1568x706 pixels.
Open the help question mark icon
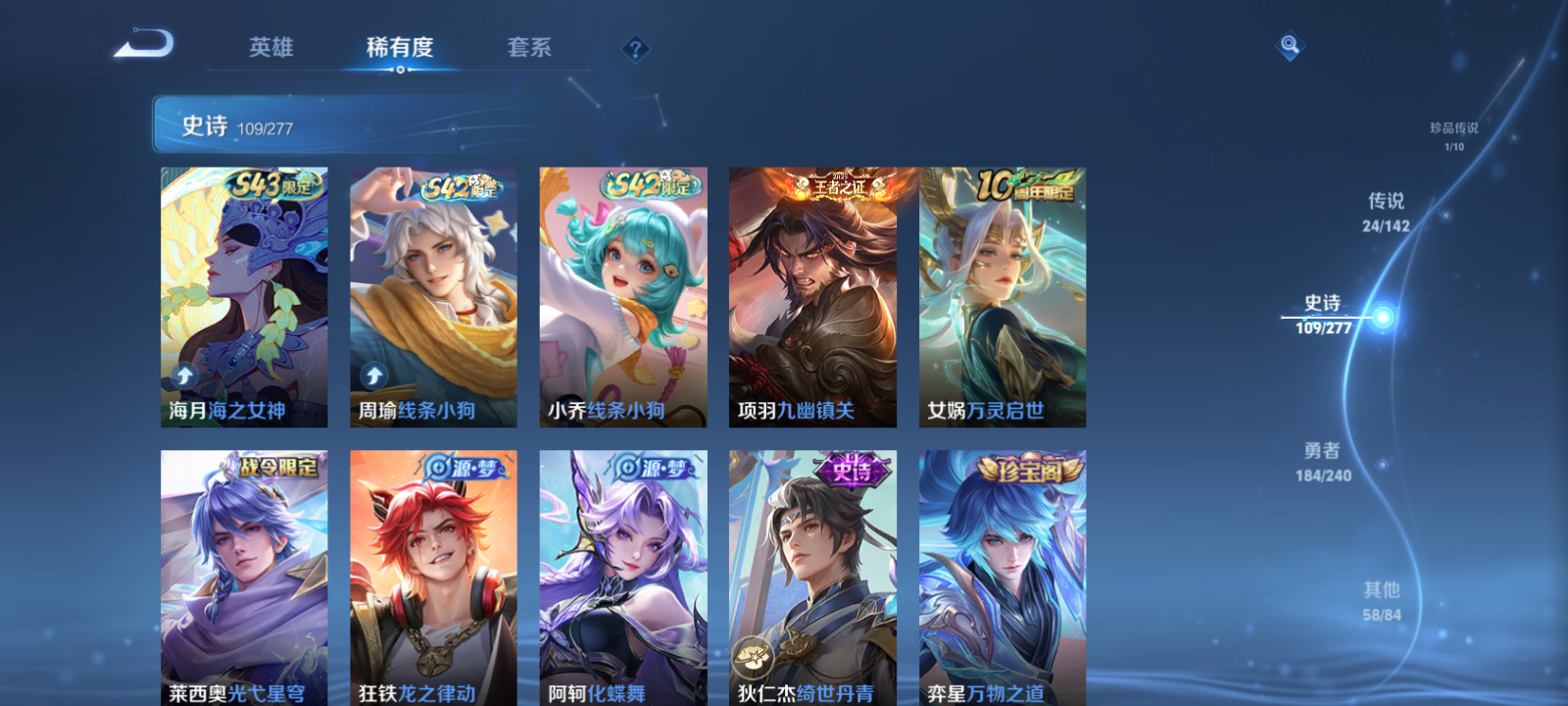636,47
